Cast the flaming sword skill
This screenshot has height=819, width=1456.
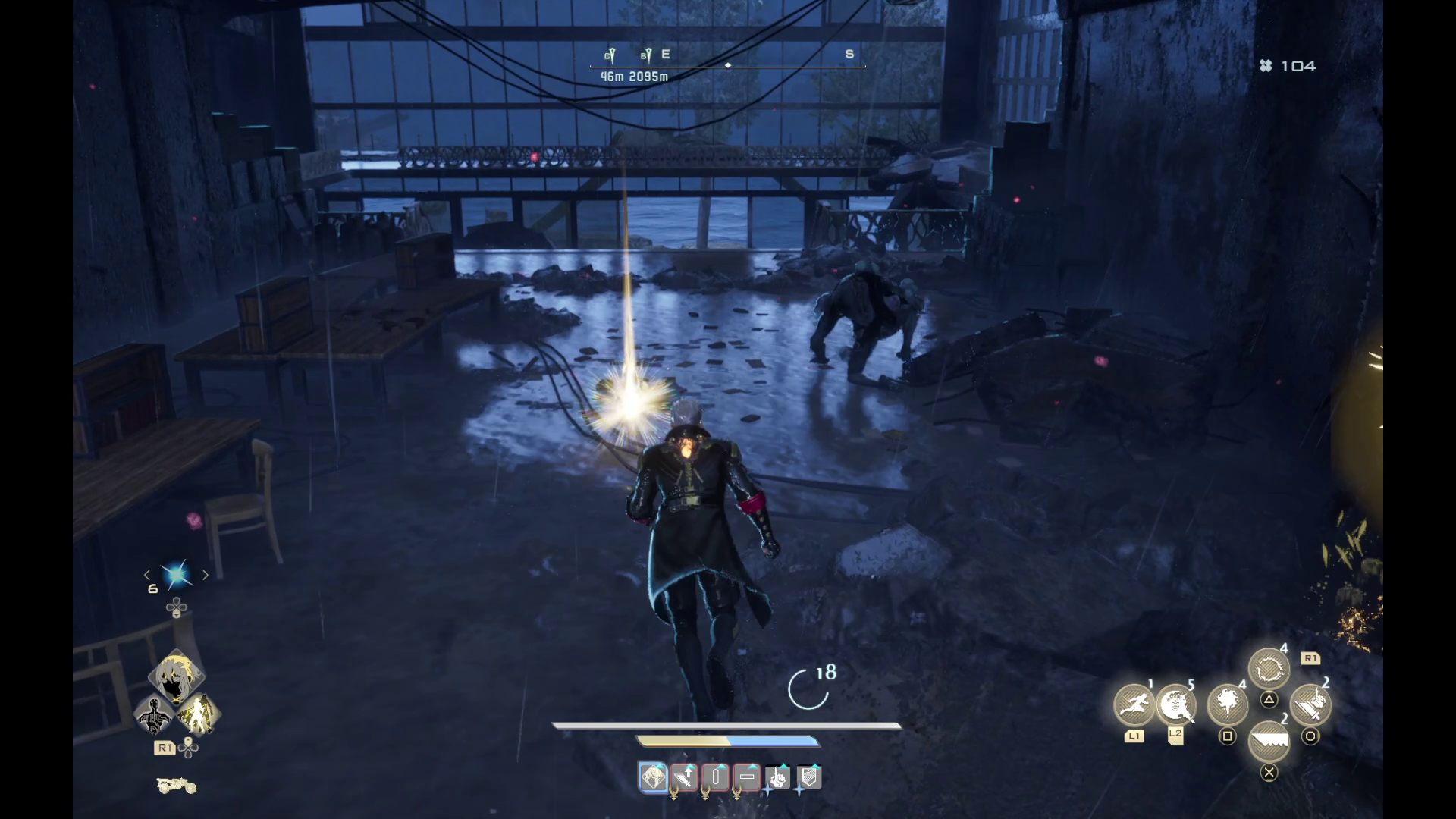coord(1310,704)
